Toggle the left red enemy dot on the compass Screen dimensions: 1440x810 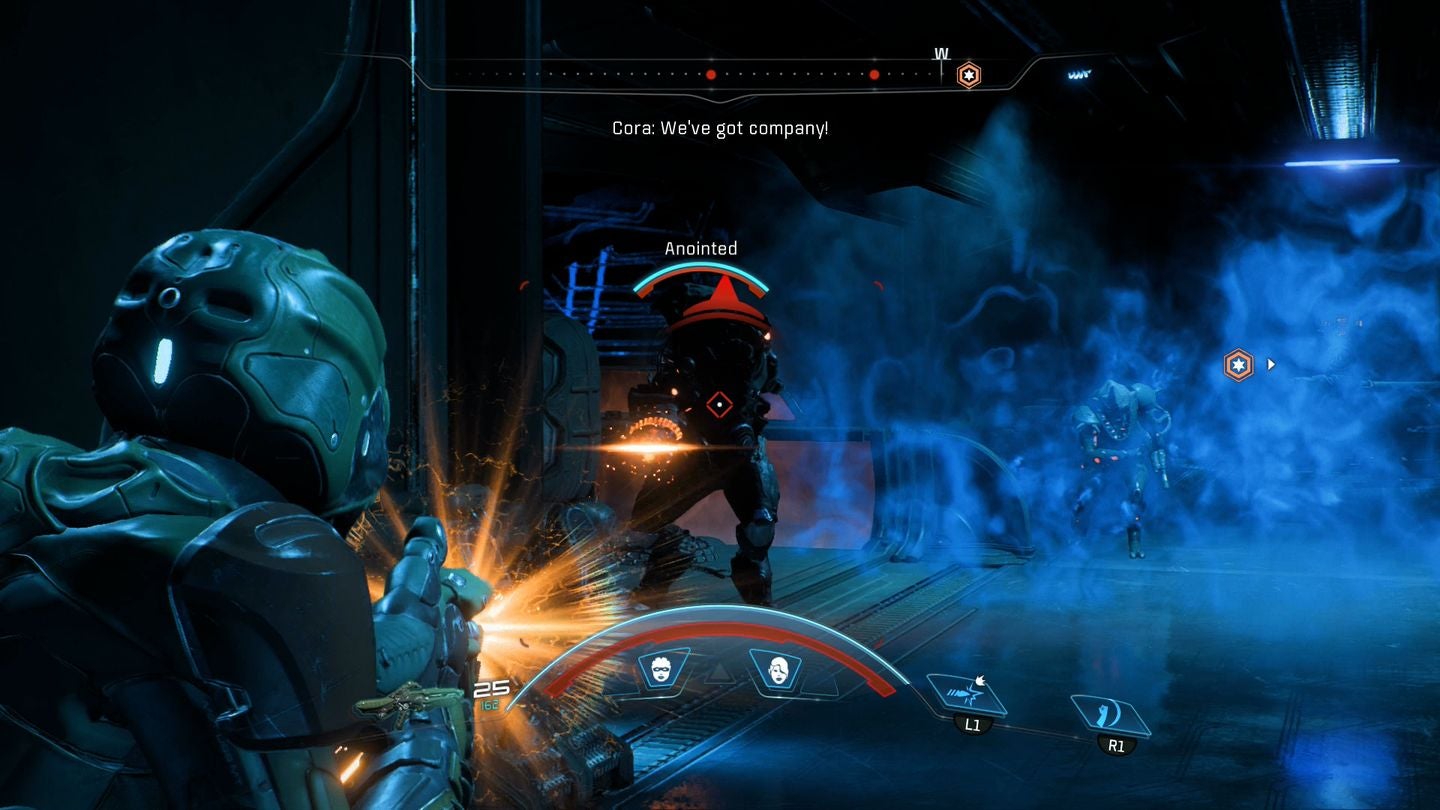point(711,73)
